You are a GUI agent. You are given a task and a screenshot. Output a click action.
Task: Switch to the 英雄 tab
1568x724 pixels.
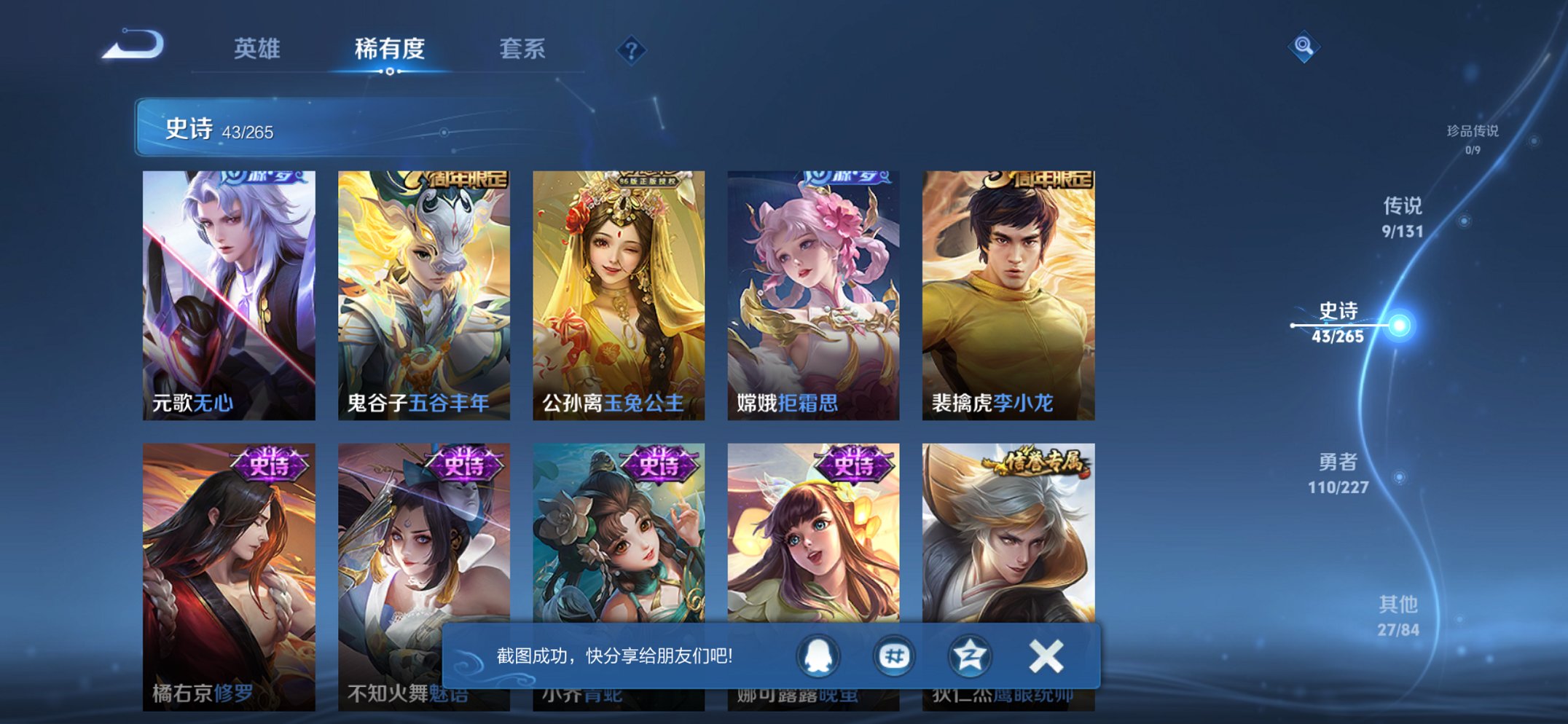[257, 50]
